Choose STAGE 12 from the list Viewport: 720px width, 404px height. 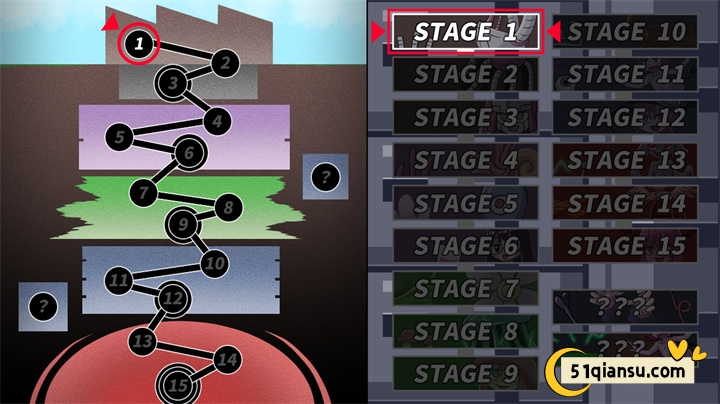coord(626,117)
